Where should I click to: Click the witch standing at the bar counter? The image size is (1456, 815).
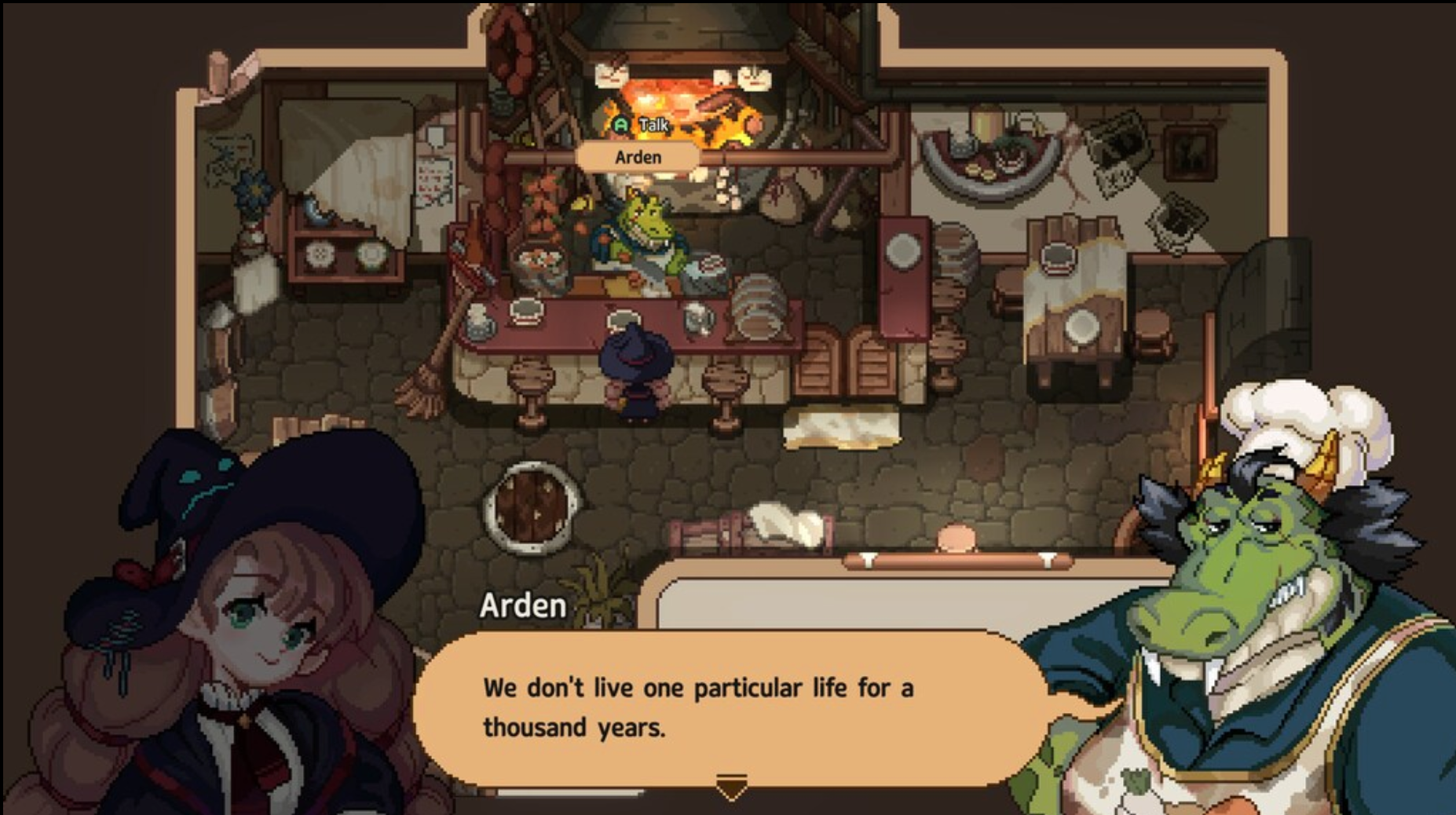636,369
